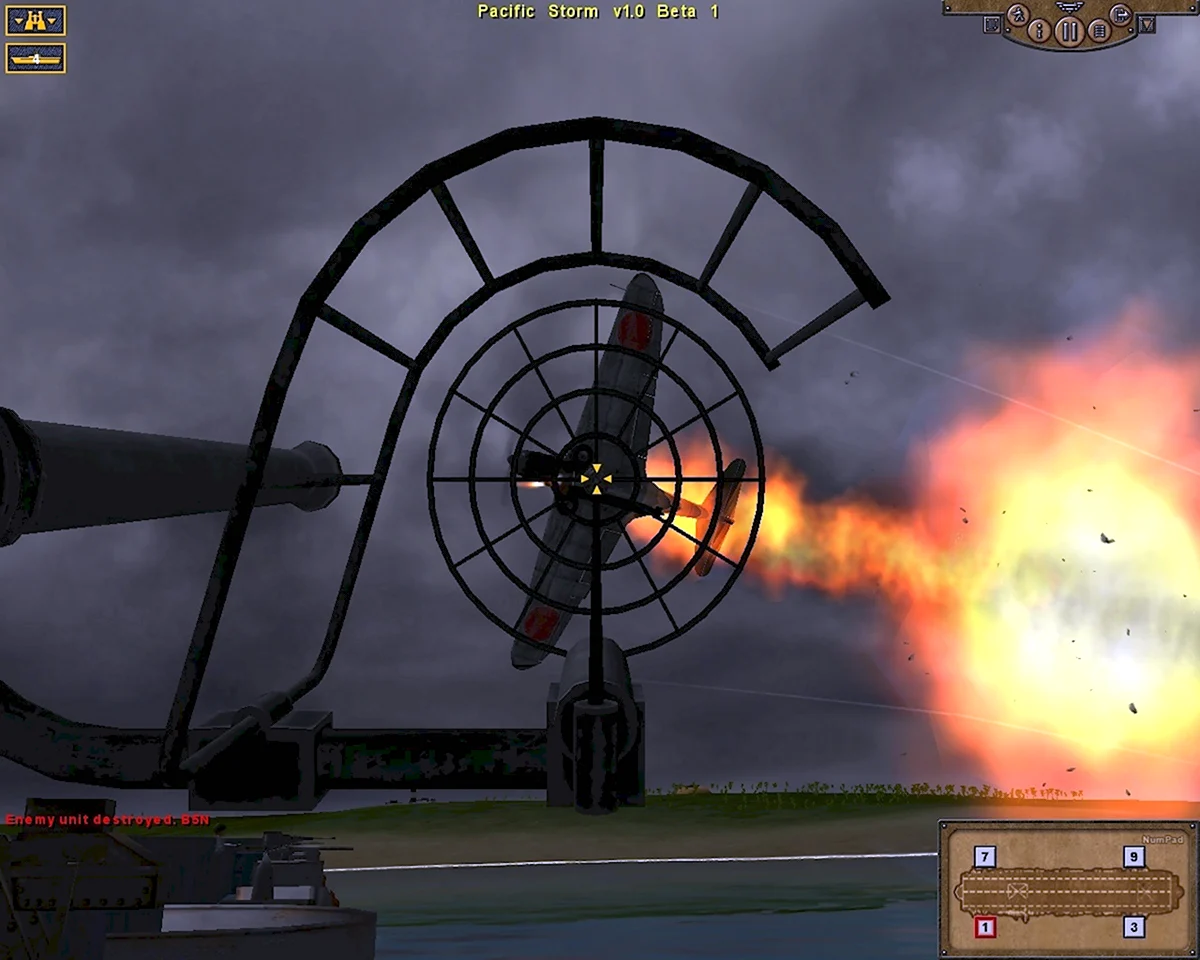Image resolution: width=1200 pixels, height=960 pixels.
Task: Toggle the small square button left of top panel
Action: click(992, 24)
